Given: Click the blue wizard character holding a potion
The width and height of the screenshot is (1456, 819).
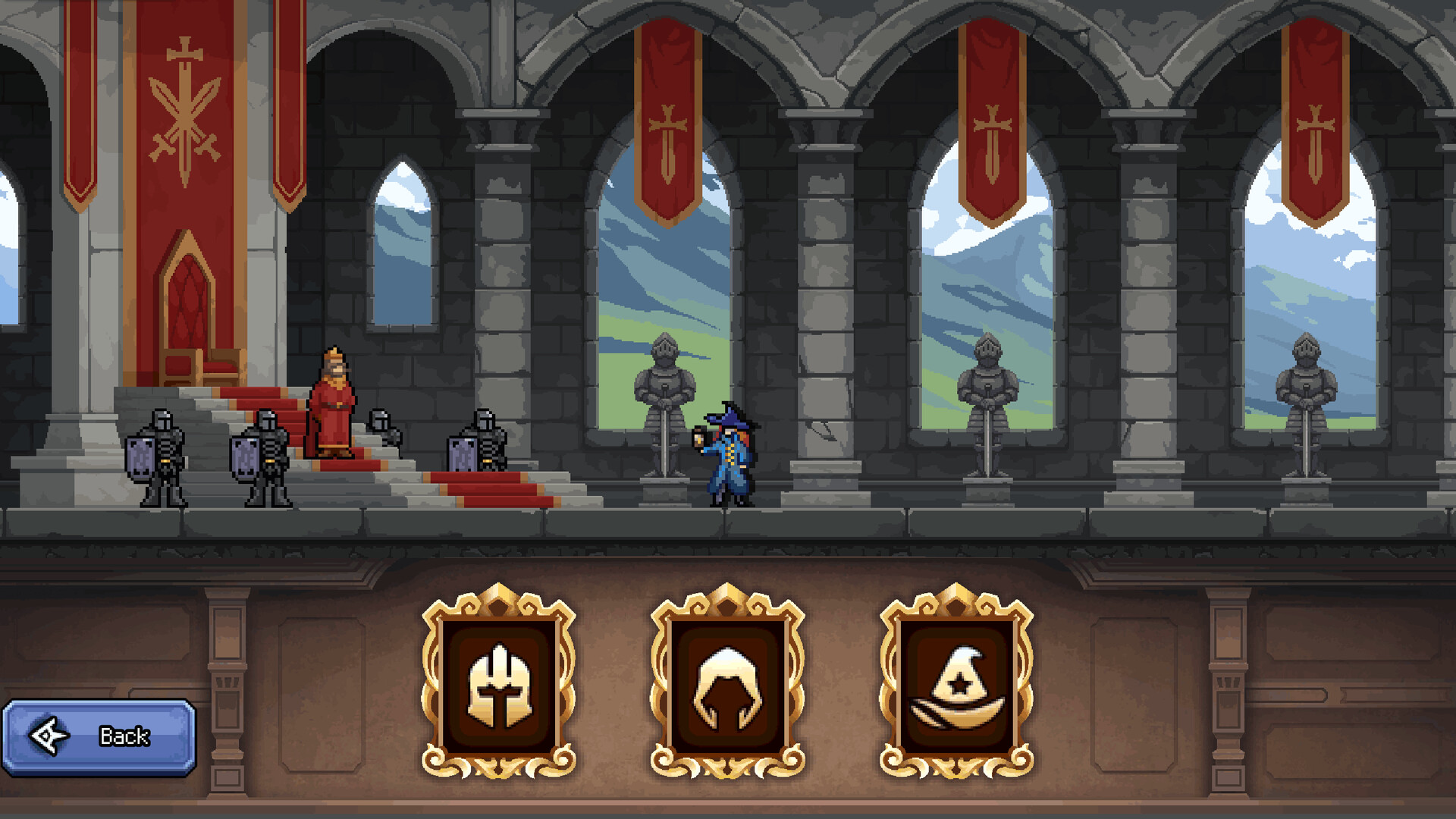Looking at the screenshot, I should [728, 455].
